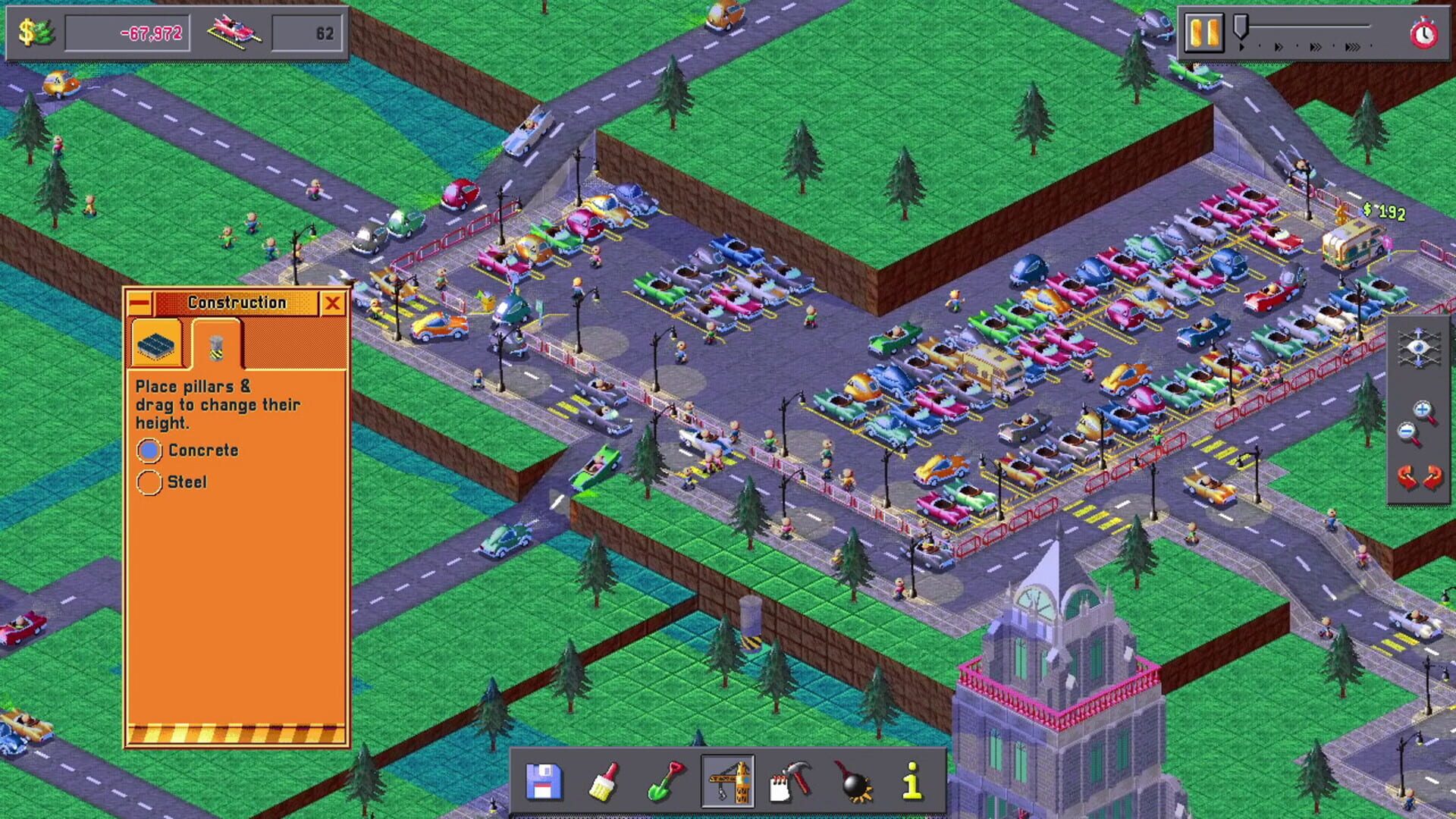
Task: Click the stopwatch clock icon
Action: pyautogui.click(x=1423, y=33)
